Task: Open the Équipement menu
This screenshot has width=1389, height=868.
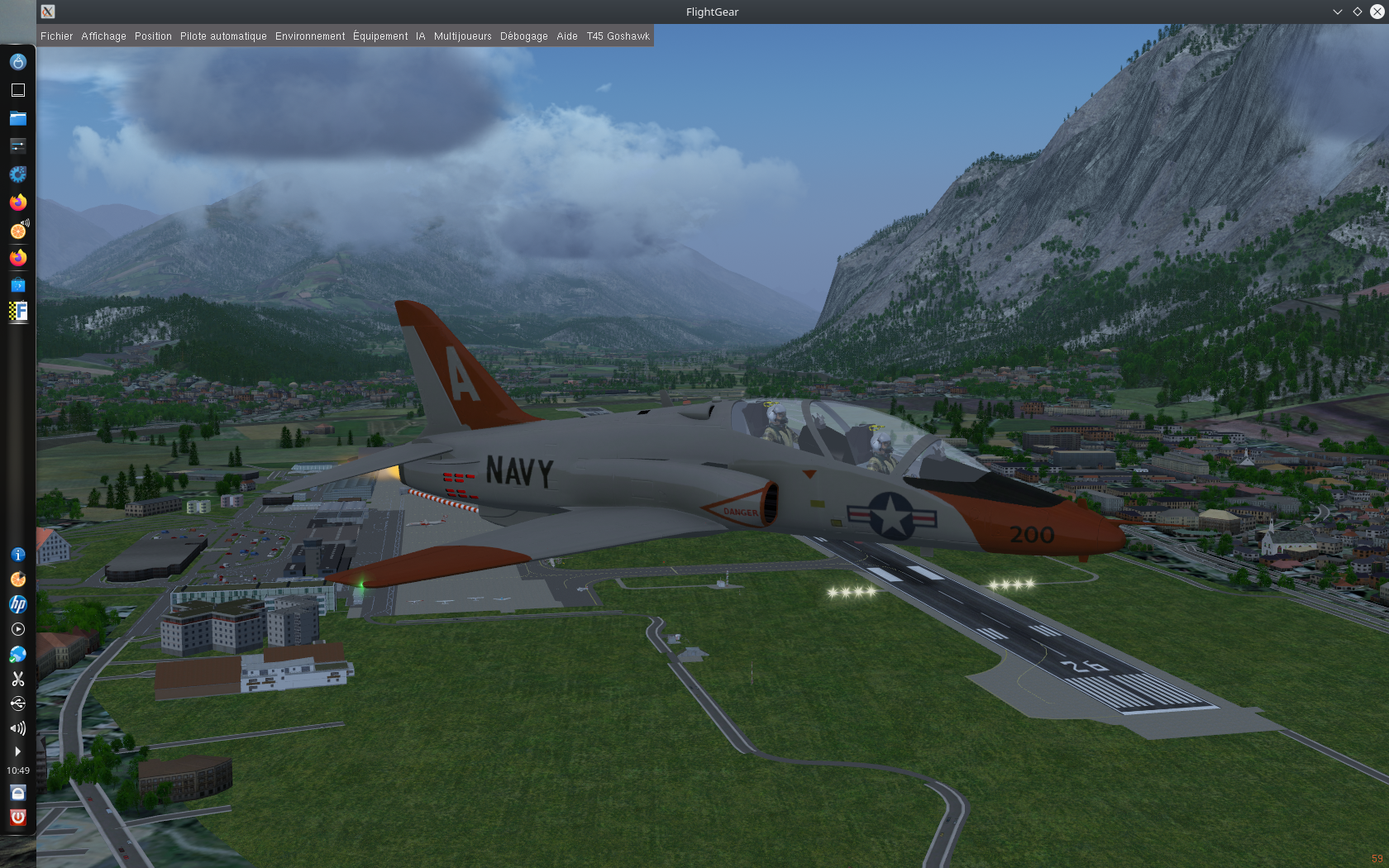Action: tap(380, 36)
